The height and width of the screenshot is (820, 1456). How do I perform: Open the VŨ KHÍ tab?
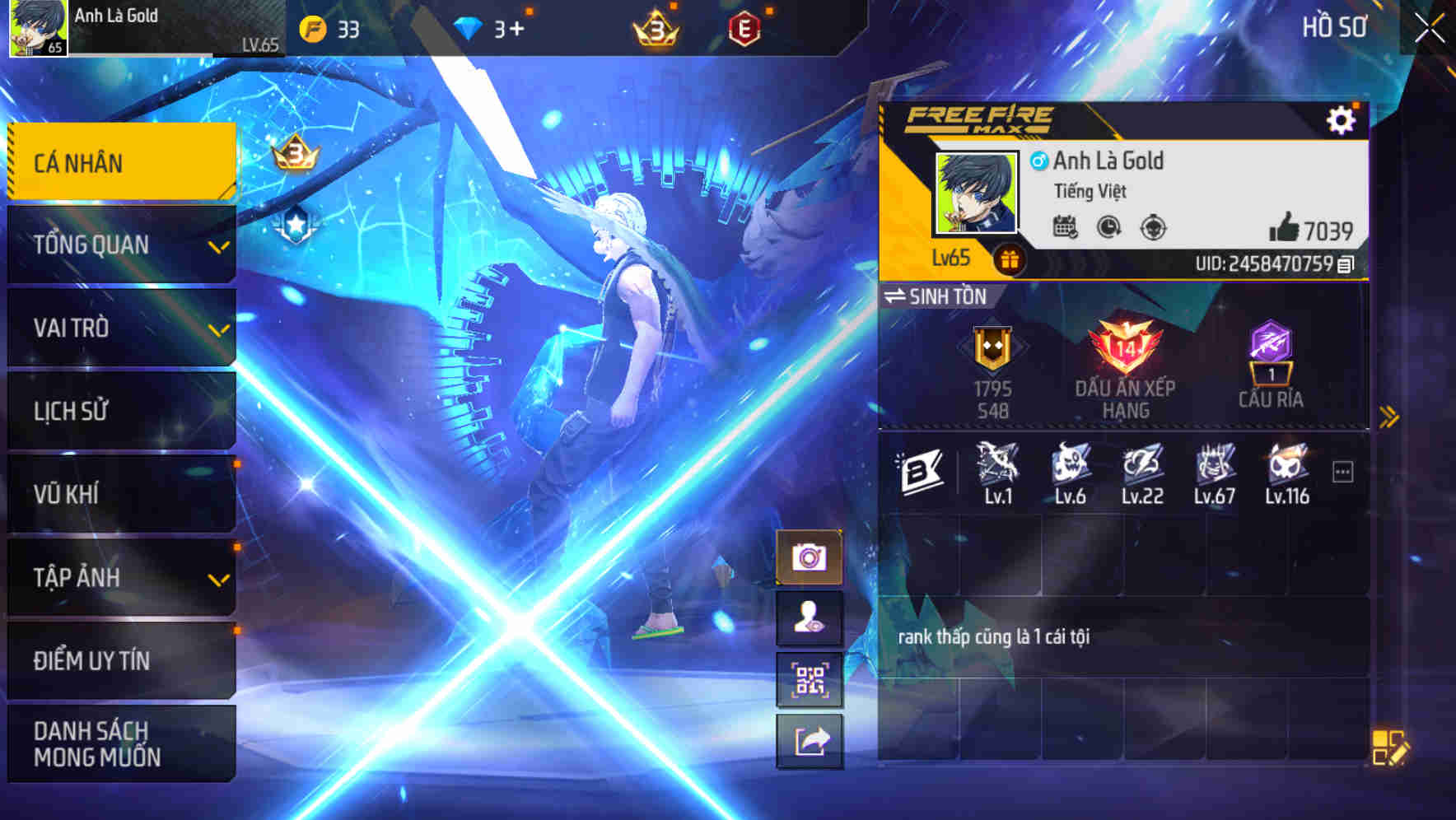[120, 494]
